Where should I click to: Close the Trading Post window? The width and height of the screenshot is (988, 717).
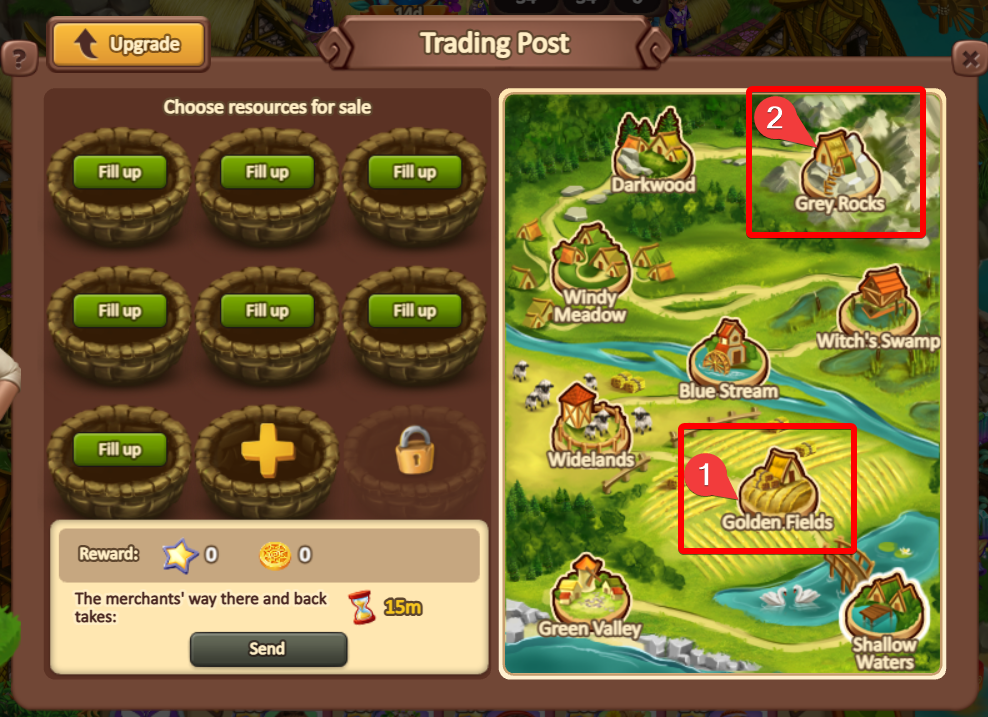(x=968, y=59)
